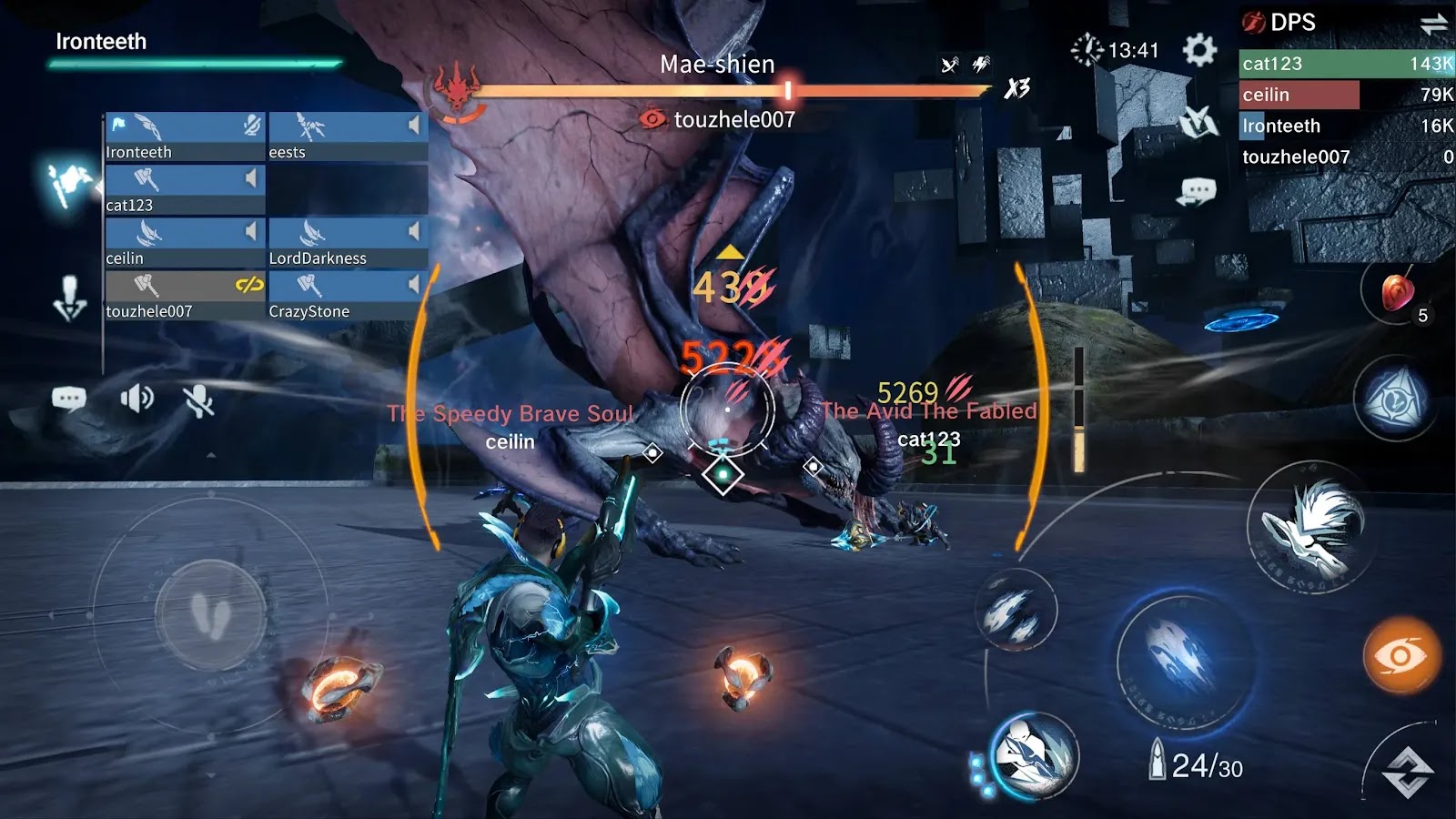This screenshot has height=819, width=1456.
Task: Trigger the character dash skill
Action: (x=1034, y=755)
